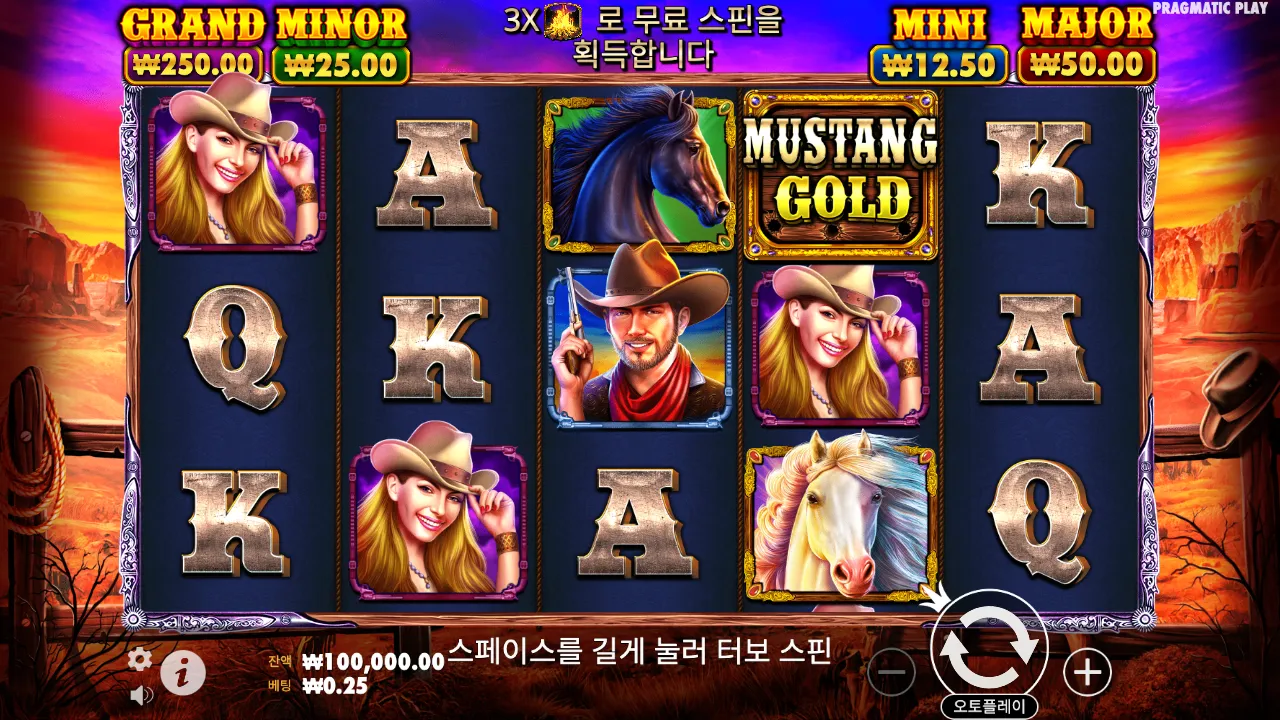Toggle the speaker sound icon
The height and width of the screenshot is (720, 1280).
pyautogui.click(x=140, y=695)
